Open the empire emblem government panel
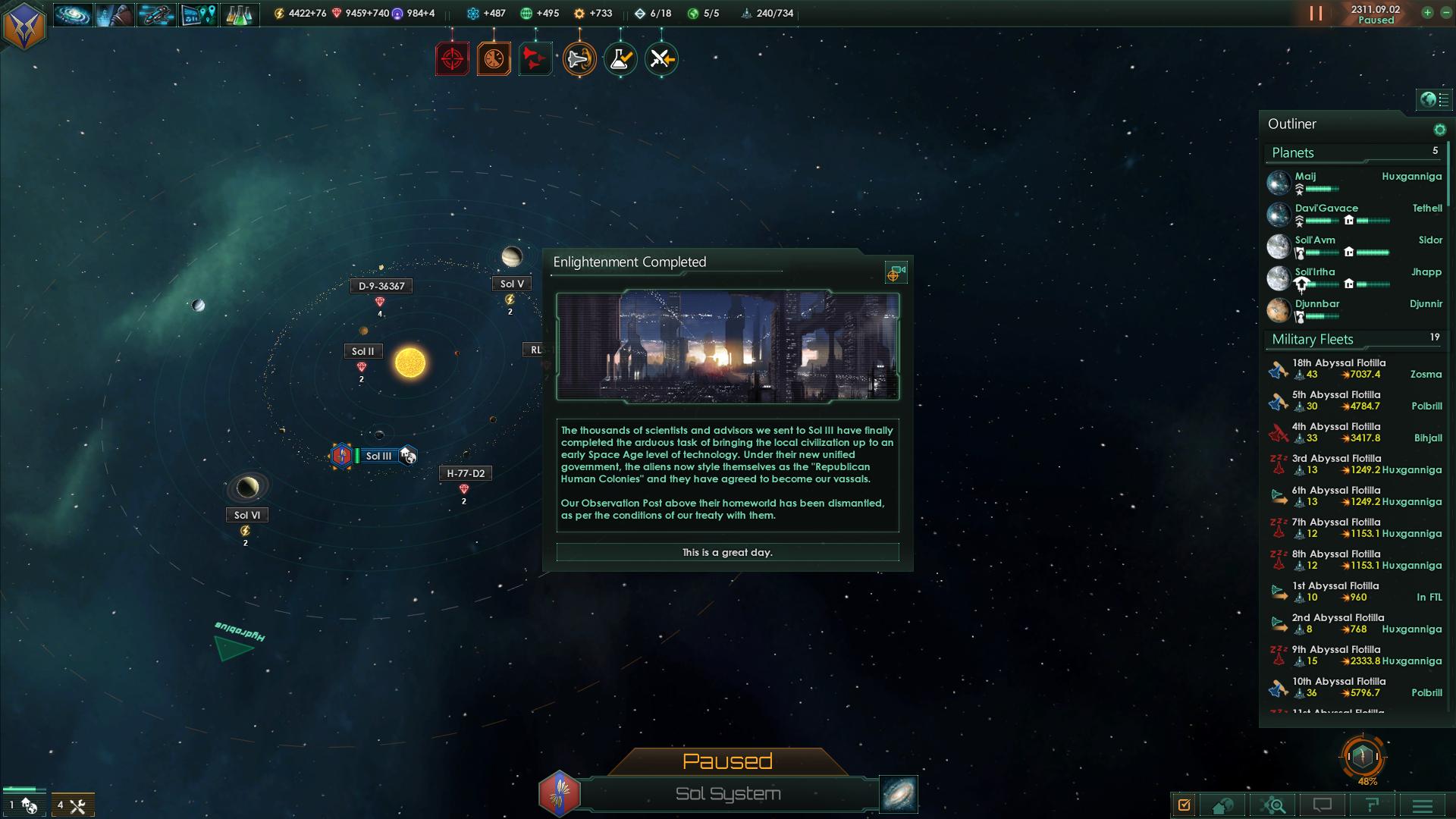This screenshot has width=1456, height=819. point(24,25)
